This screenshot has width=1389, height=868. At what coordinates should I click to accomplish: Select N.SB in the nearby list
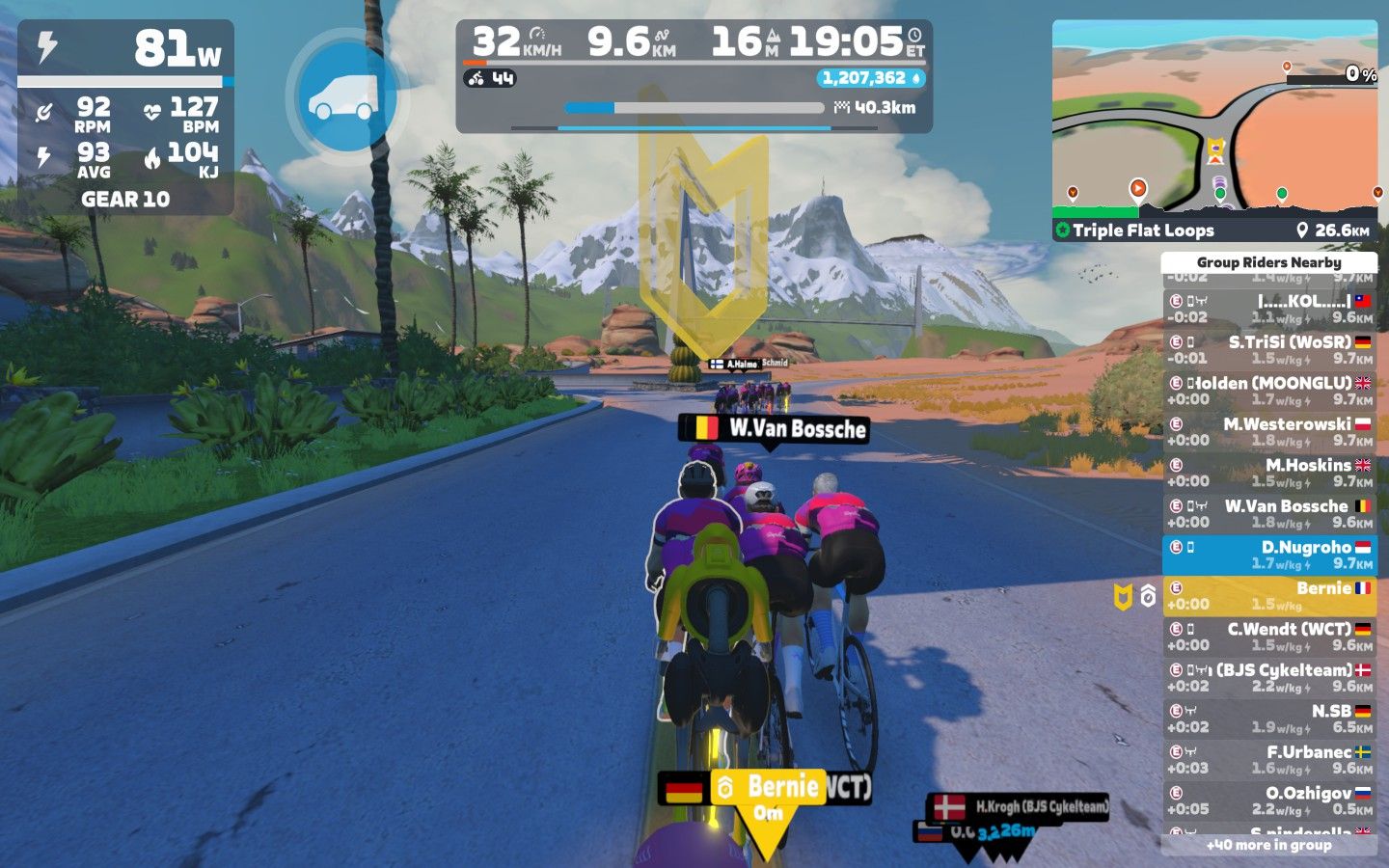tap(1269, 719)
